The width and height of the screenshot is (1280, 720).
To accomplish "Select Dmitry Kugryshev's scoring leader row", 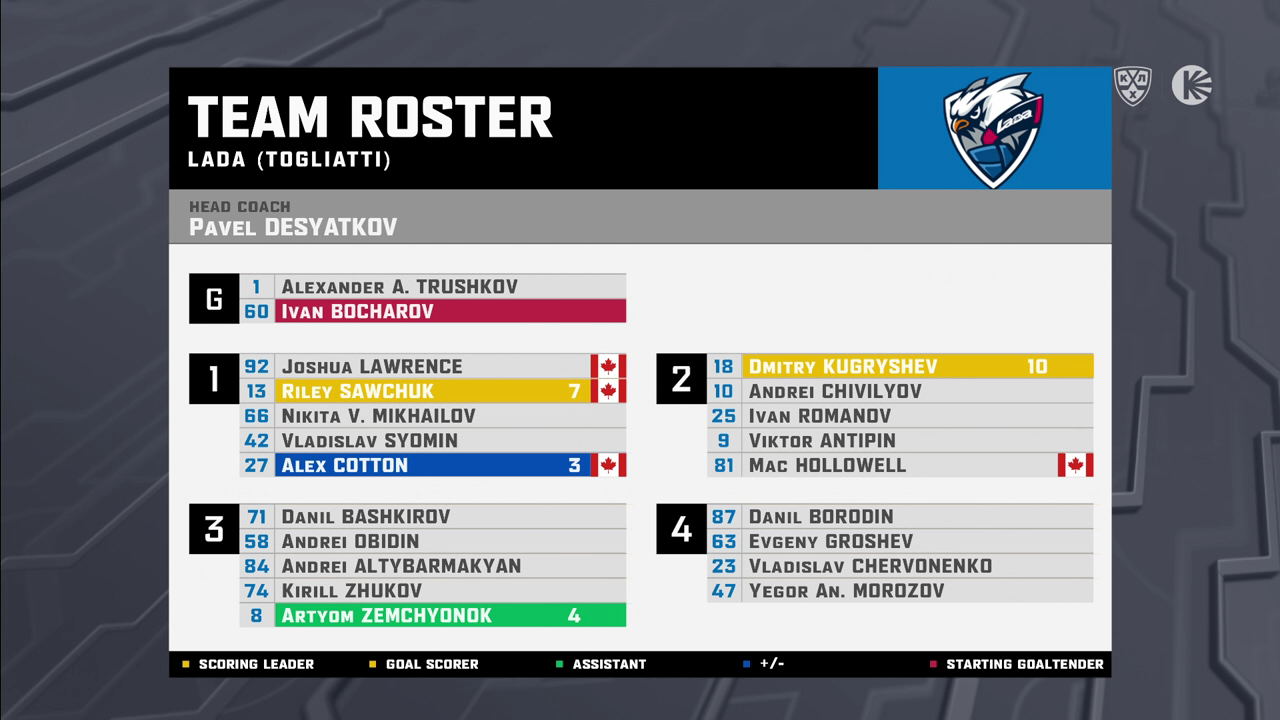I will [x=900, y=366].
